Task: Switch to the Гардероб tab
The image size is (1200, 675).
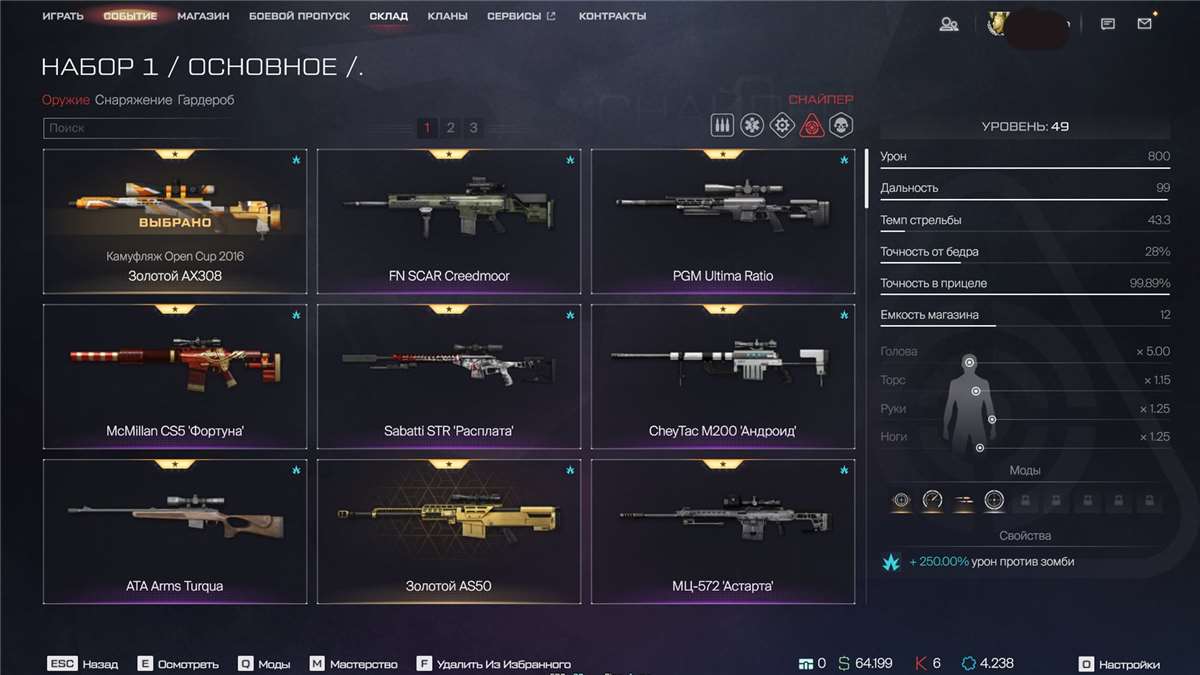Action: [206, 100]
